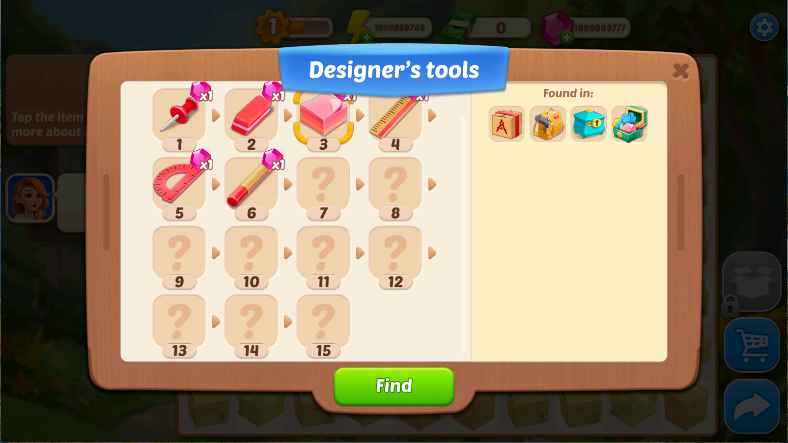Screen dimensions: 788x443
Task: Select the red pushpin item
Action: click(x=179, y=115)
